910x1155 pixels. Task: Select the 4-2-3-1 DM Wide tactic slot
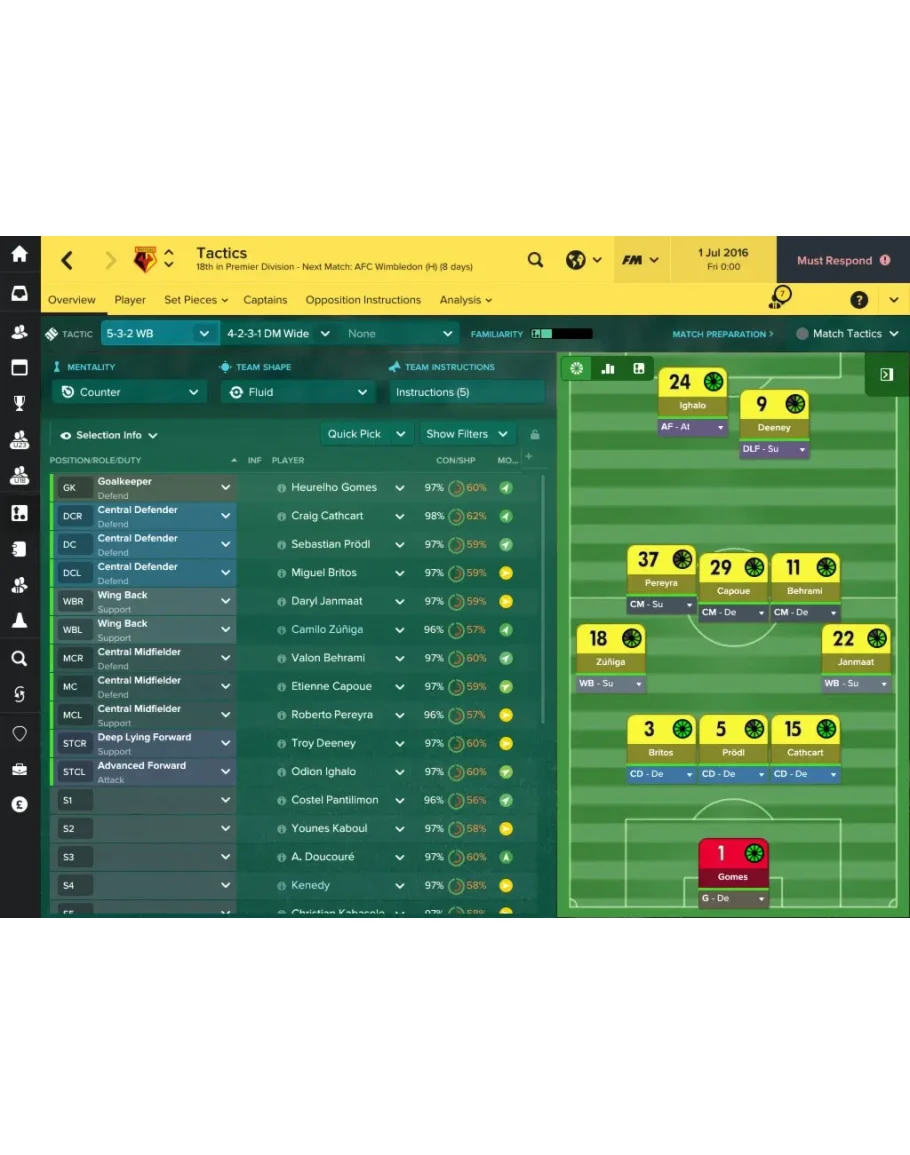[268, 334]
